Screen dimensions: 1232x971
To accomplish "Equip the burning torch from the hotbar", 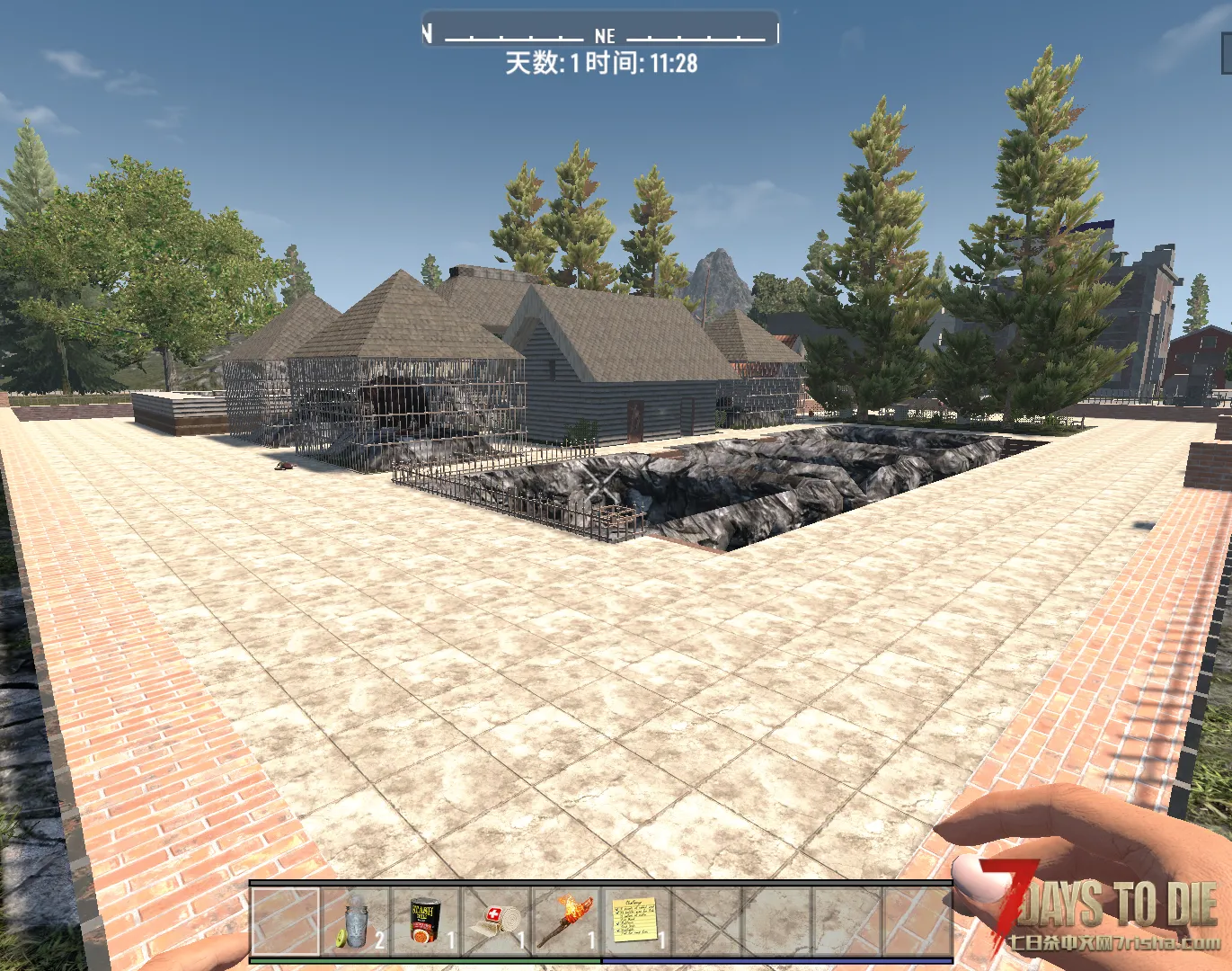I will 566,921.
